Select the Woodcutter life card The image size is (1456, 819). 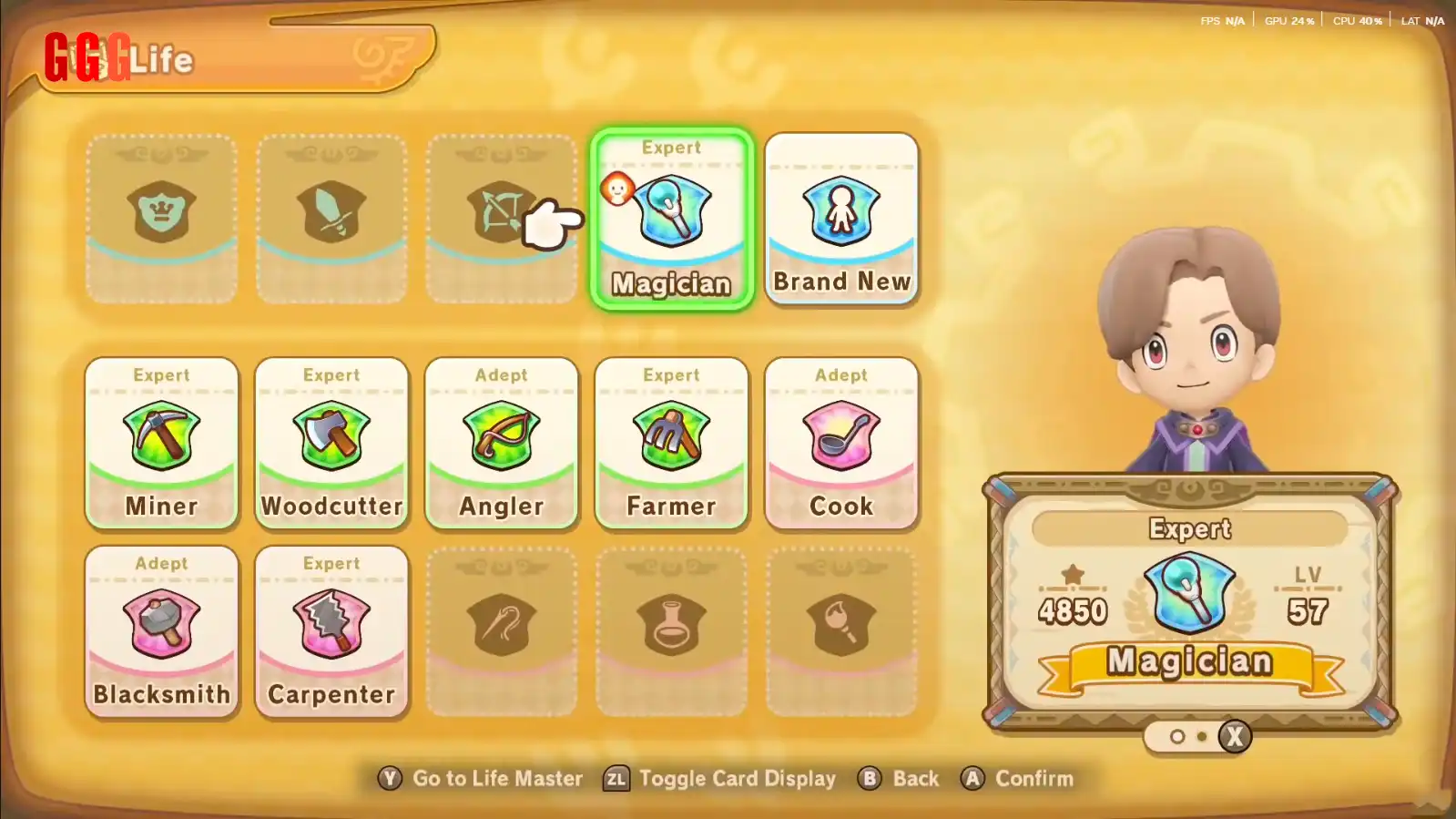[331, 443]
